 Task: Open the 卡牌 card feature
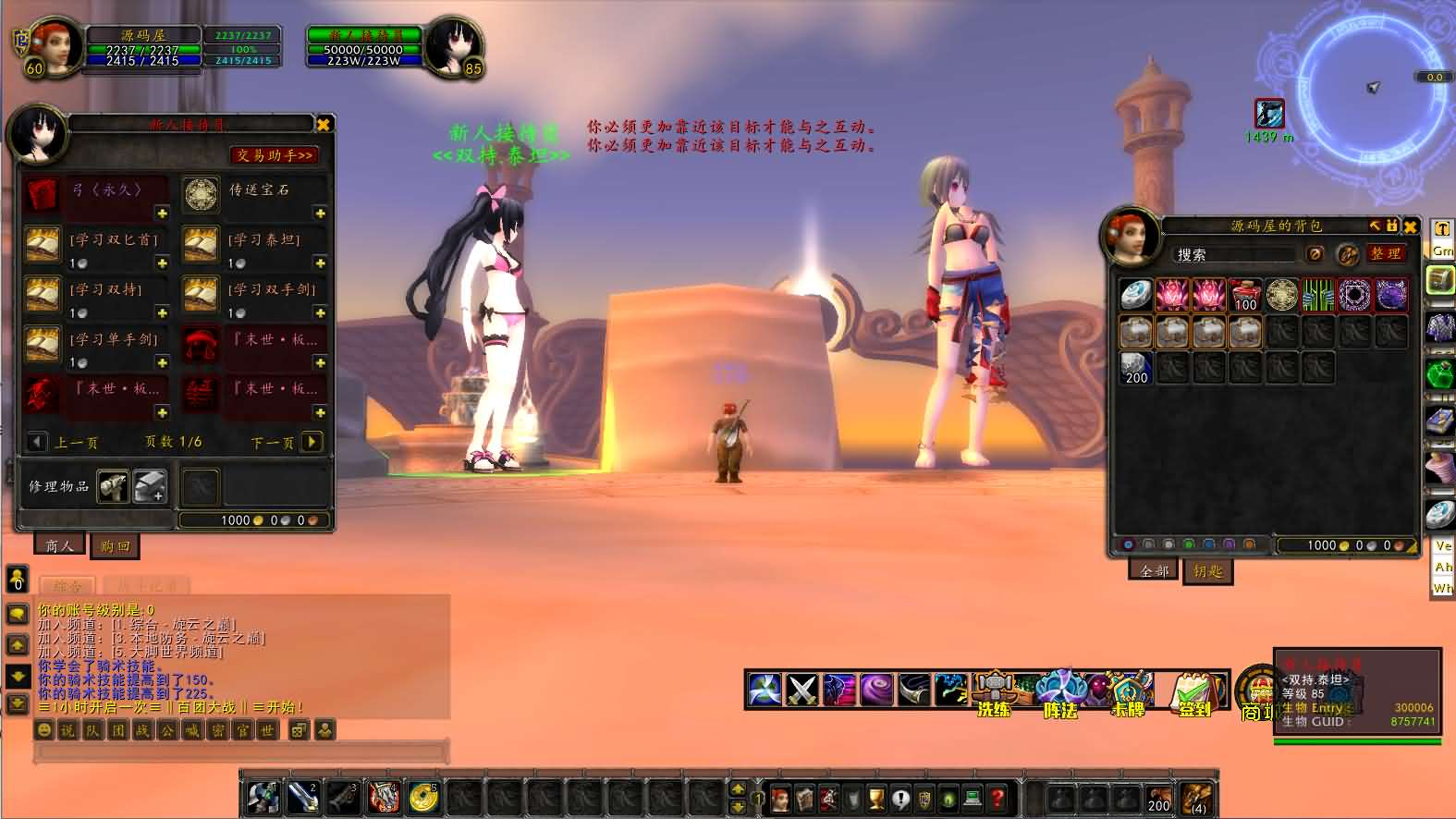[x=1128, y=691]
